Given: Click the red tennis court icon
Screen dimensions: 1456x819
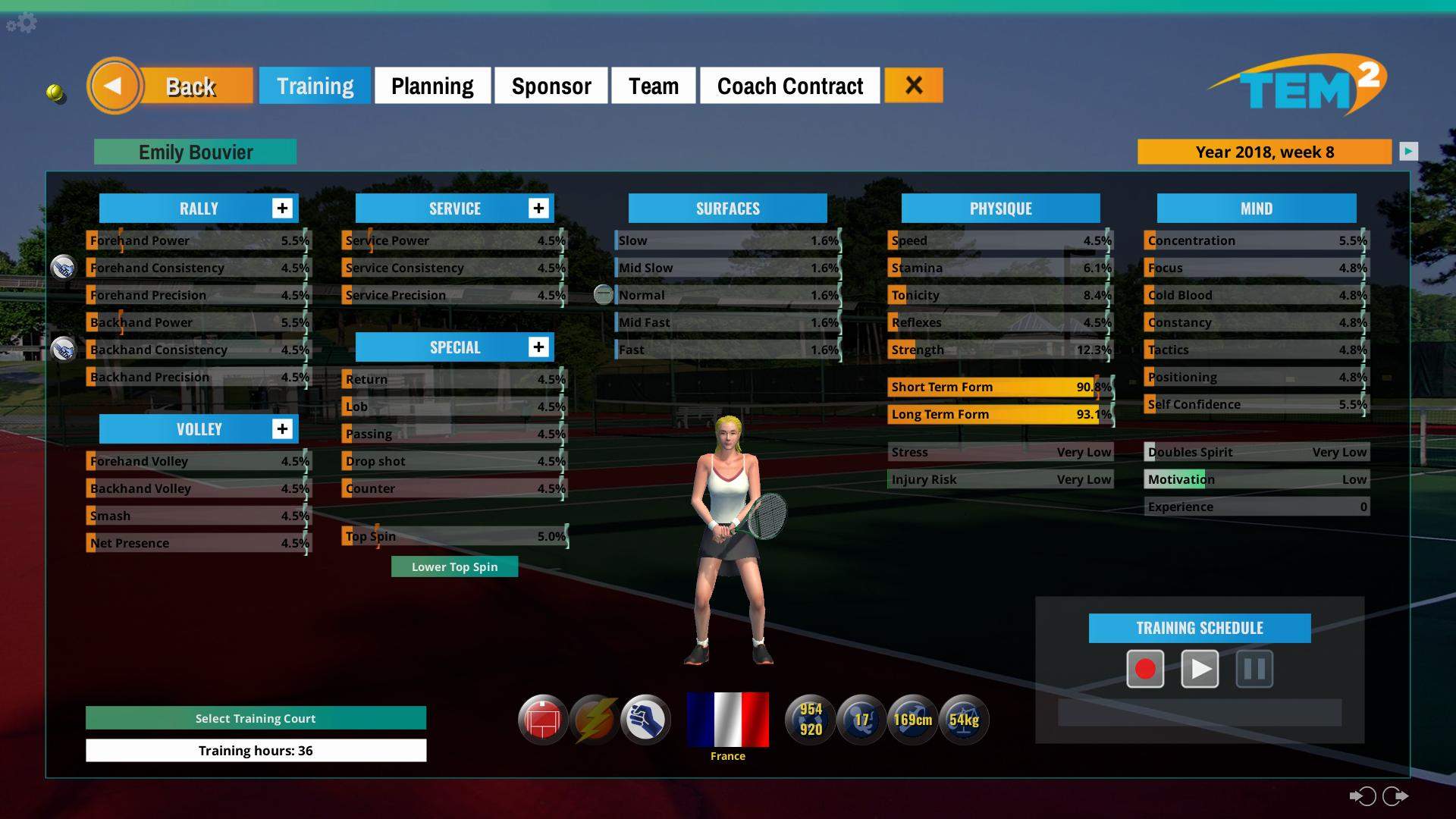Looking at the screenshot, I should 543,719.
